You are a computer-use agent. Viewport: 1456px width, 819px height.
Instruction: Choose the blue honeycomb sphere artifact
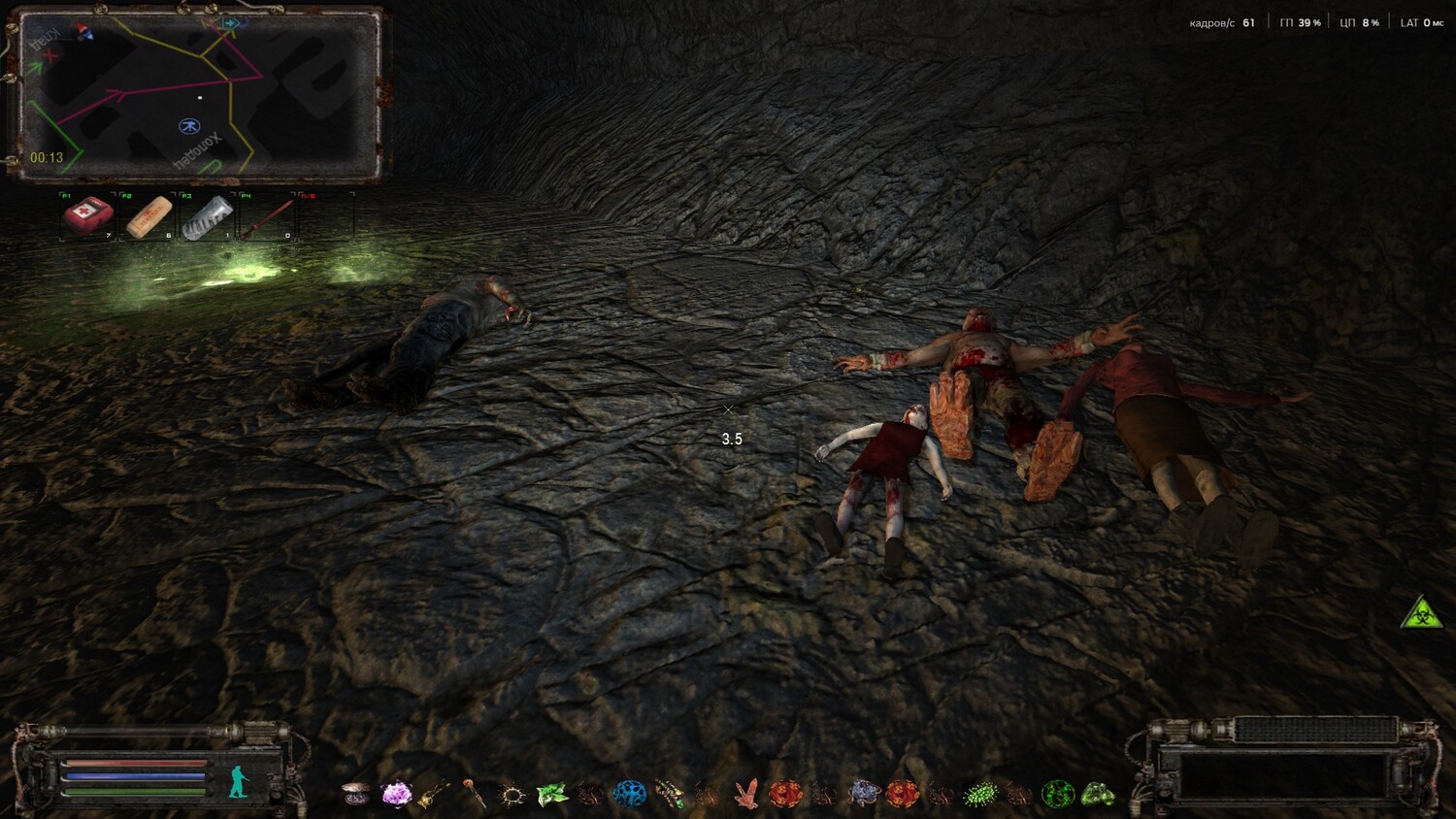[629, 794]
